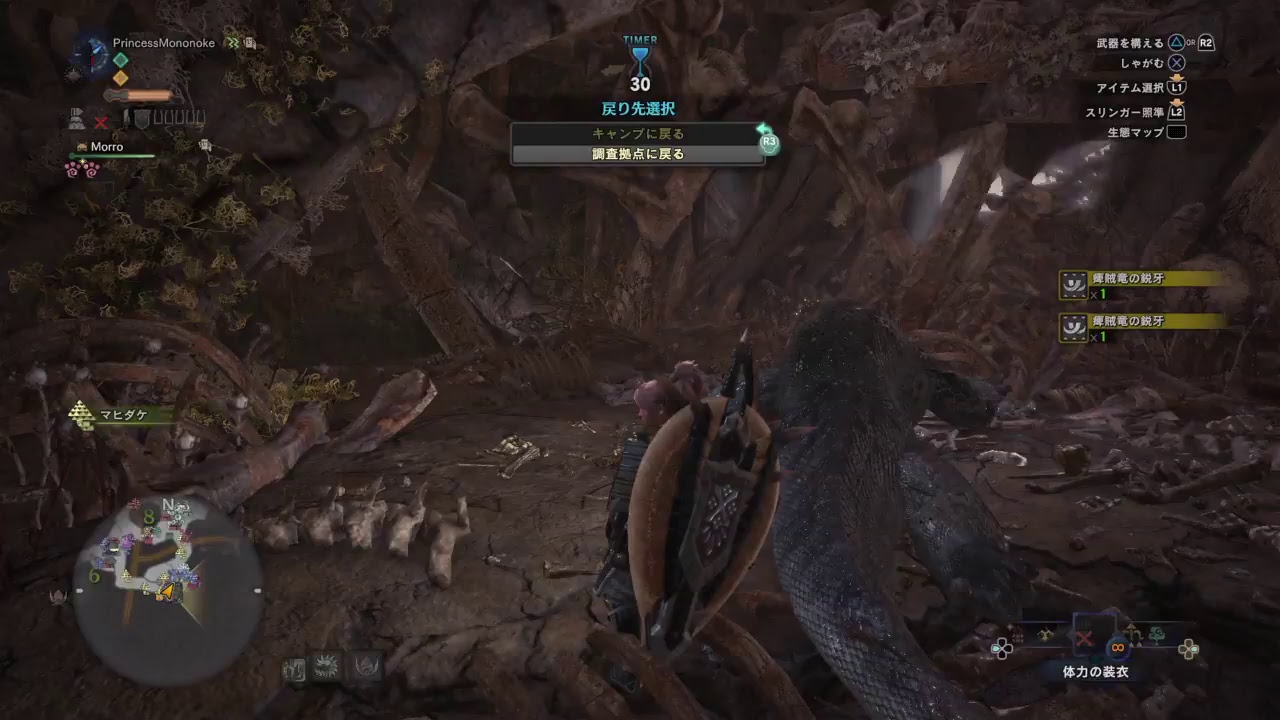This screenshot has height=720, width=1280.
Task: Select キャンプに戻る from the return menu
Action: coord(640,133)
